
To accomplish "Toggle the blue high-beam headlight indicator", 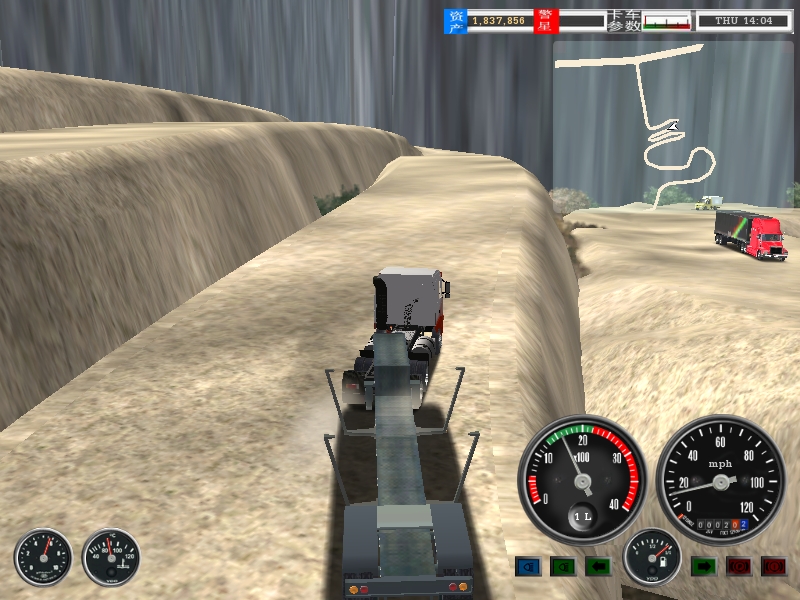I will point(528,567).
